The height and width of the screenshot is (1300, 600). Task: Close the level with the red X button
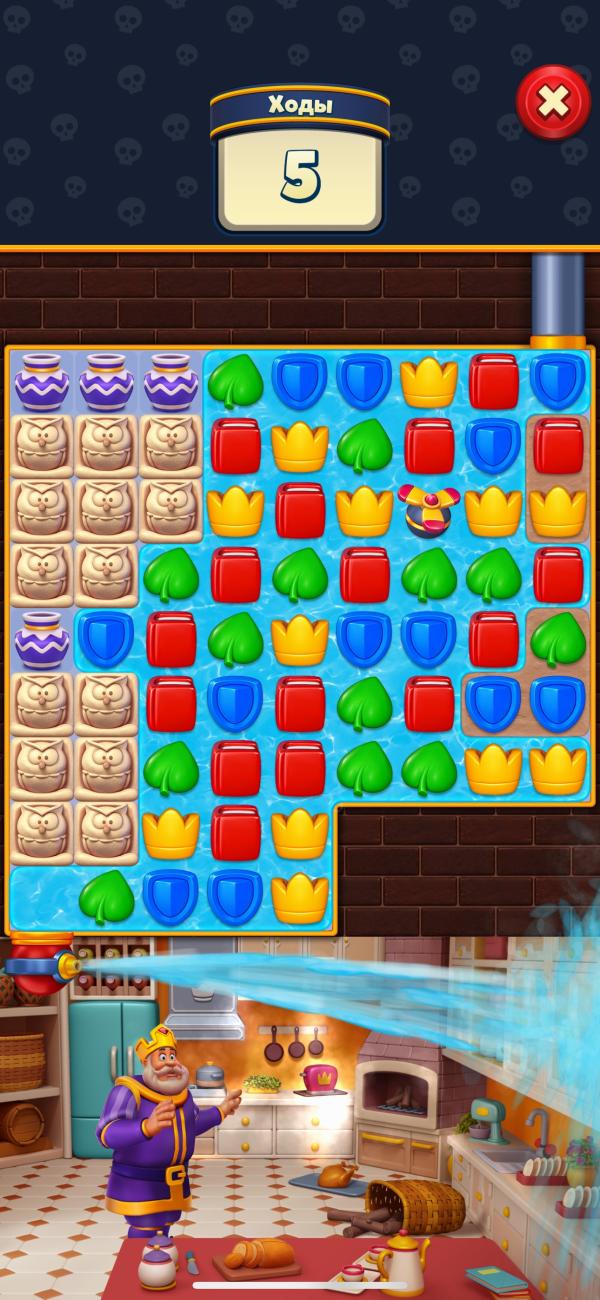click(553, 102)
